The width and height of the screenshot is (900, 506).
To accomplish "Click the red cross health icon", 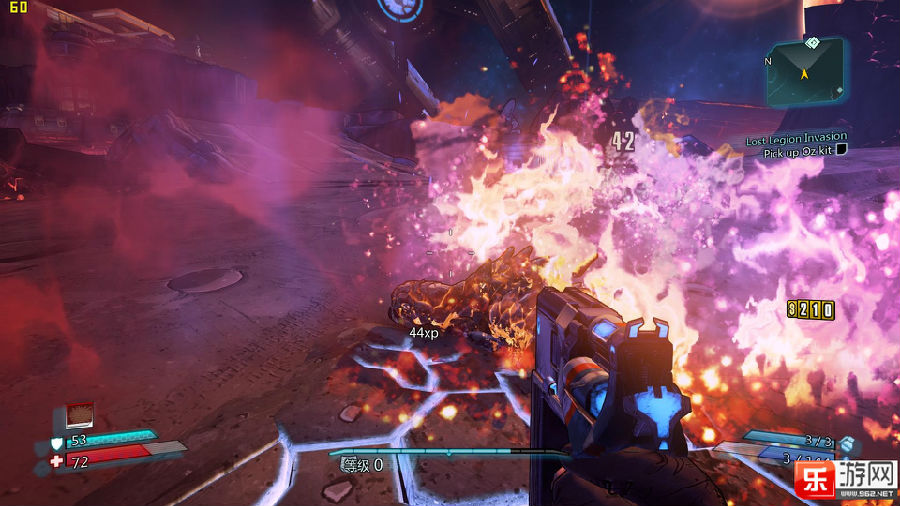I will (57, 461).
